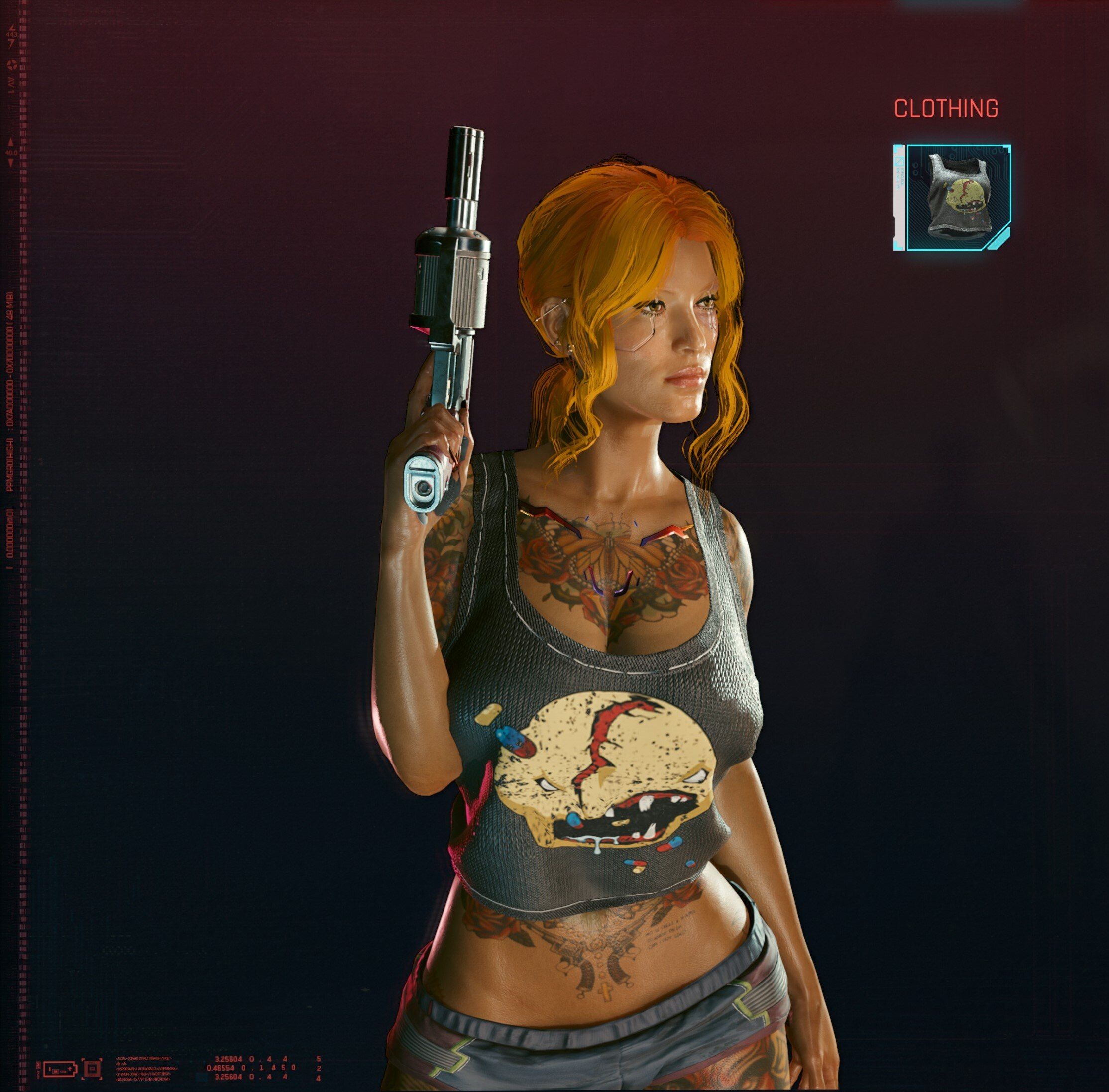Select the tank top clothing slot

(x=958, y=197)
